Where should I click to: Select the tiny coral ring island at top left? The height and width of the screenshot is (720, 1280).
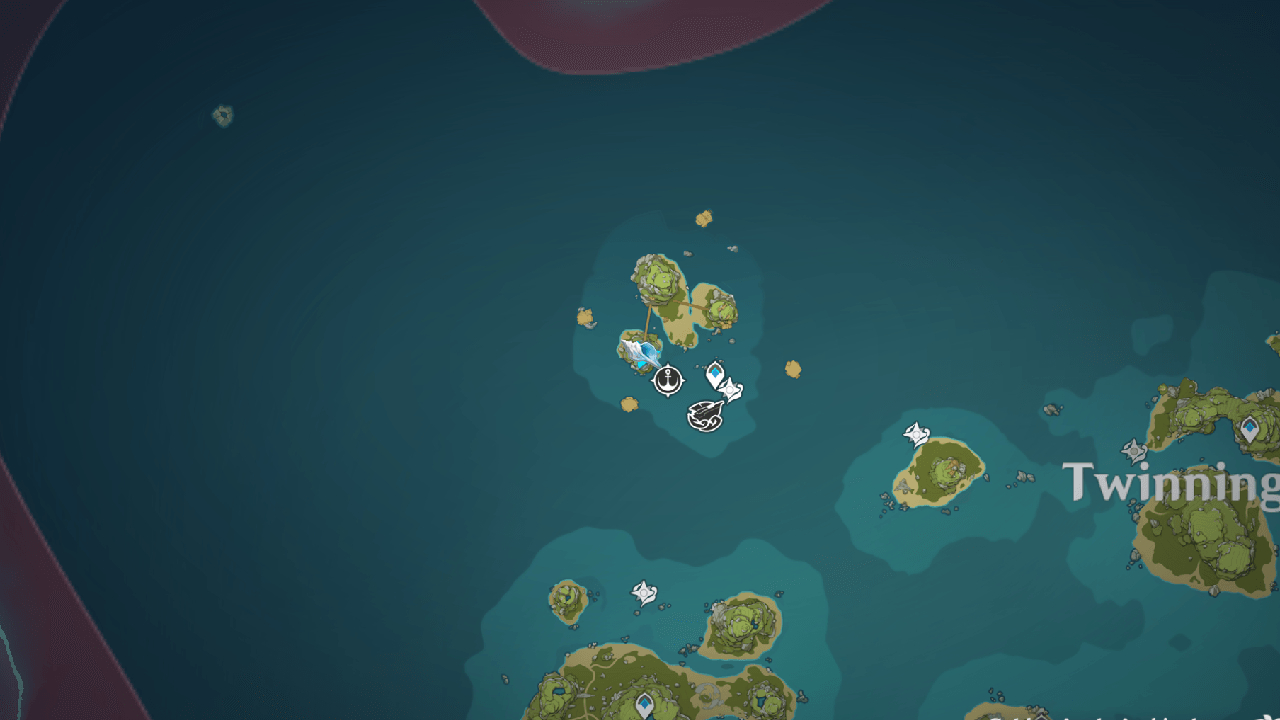222,115
